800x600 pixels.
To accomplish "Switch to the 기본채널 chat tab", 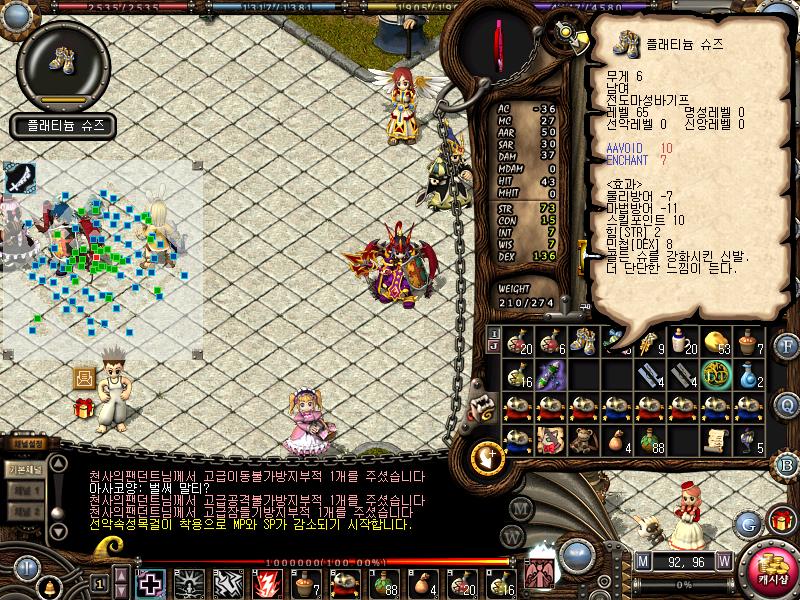I will (23, 469).
